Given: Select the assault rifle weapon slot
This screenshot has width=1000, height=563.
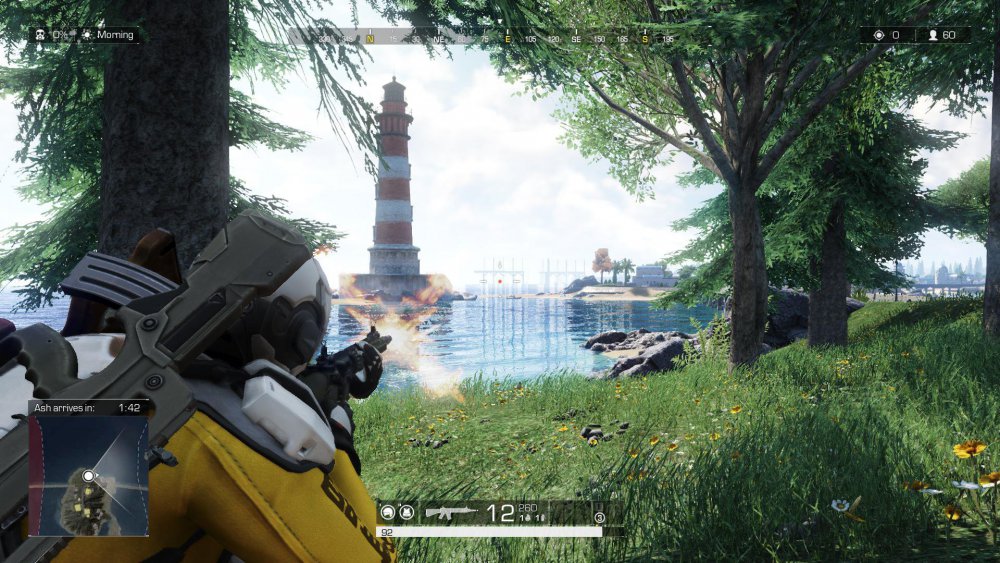Looking at the screenshot, I should pos(451,513).
